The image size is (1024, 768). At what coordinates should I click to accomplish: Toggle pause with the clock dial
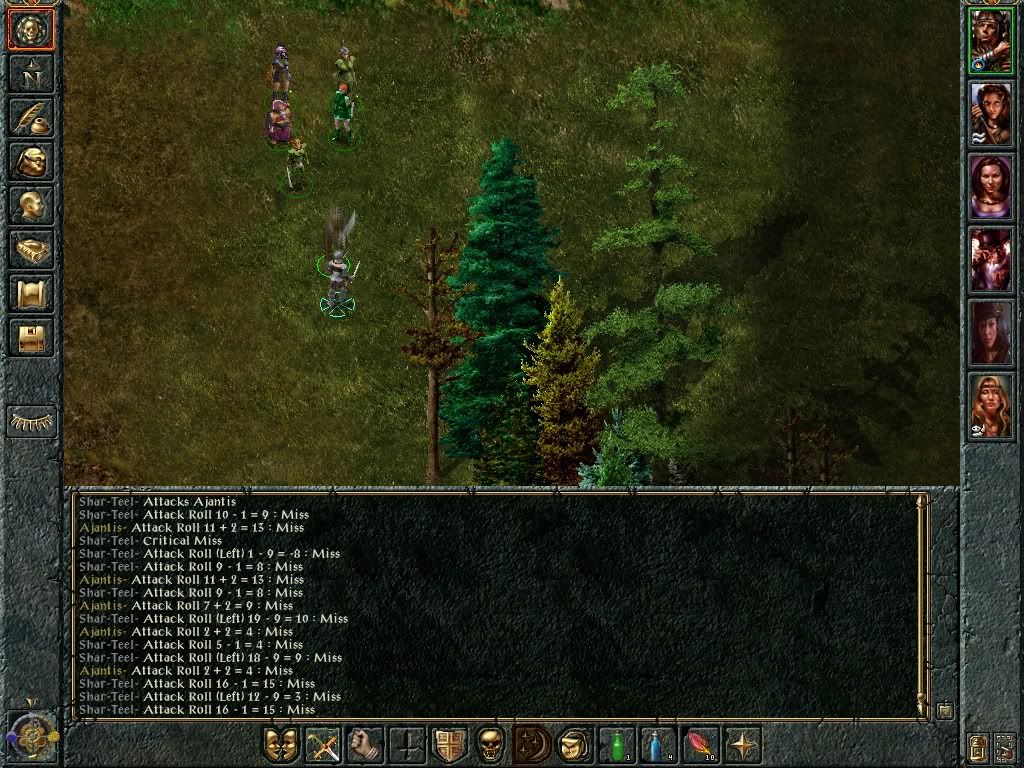pyautogui.click(x=31, y=735)
